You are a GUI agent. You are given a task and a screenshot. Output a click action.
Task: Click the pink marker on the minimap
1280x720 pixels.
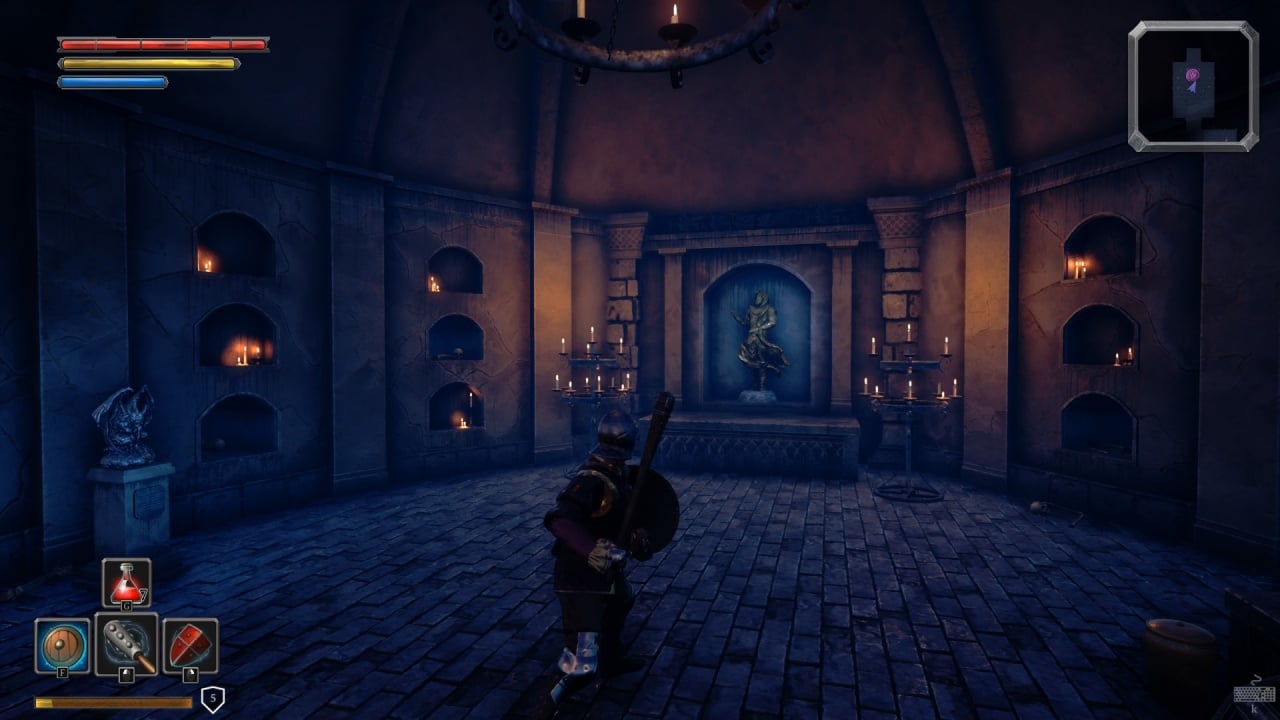(1192, 75)
